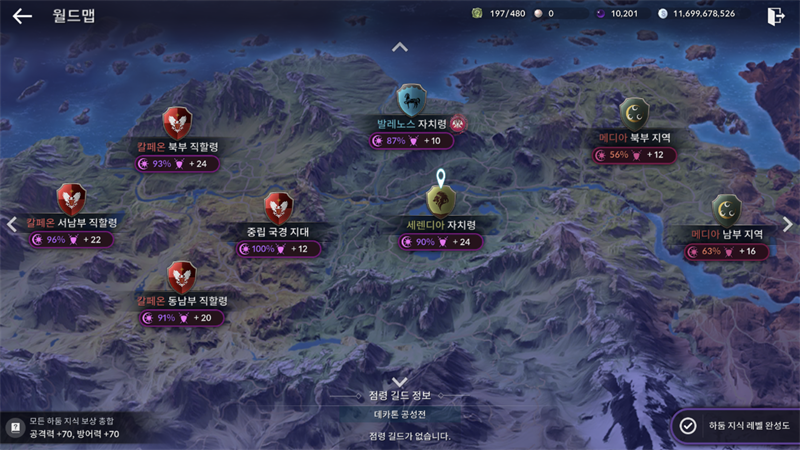Select 칼페온 서남부 직할령 region marker
This screenshot has height=450, width=800.
[71, 200]
